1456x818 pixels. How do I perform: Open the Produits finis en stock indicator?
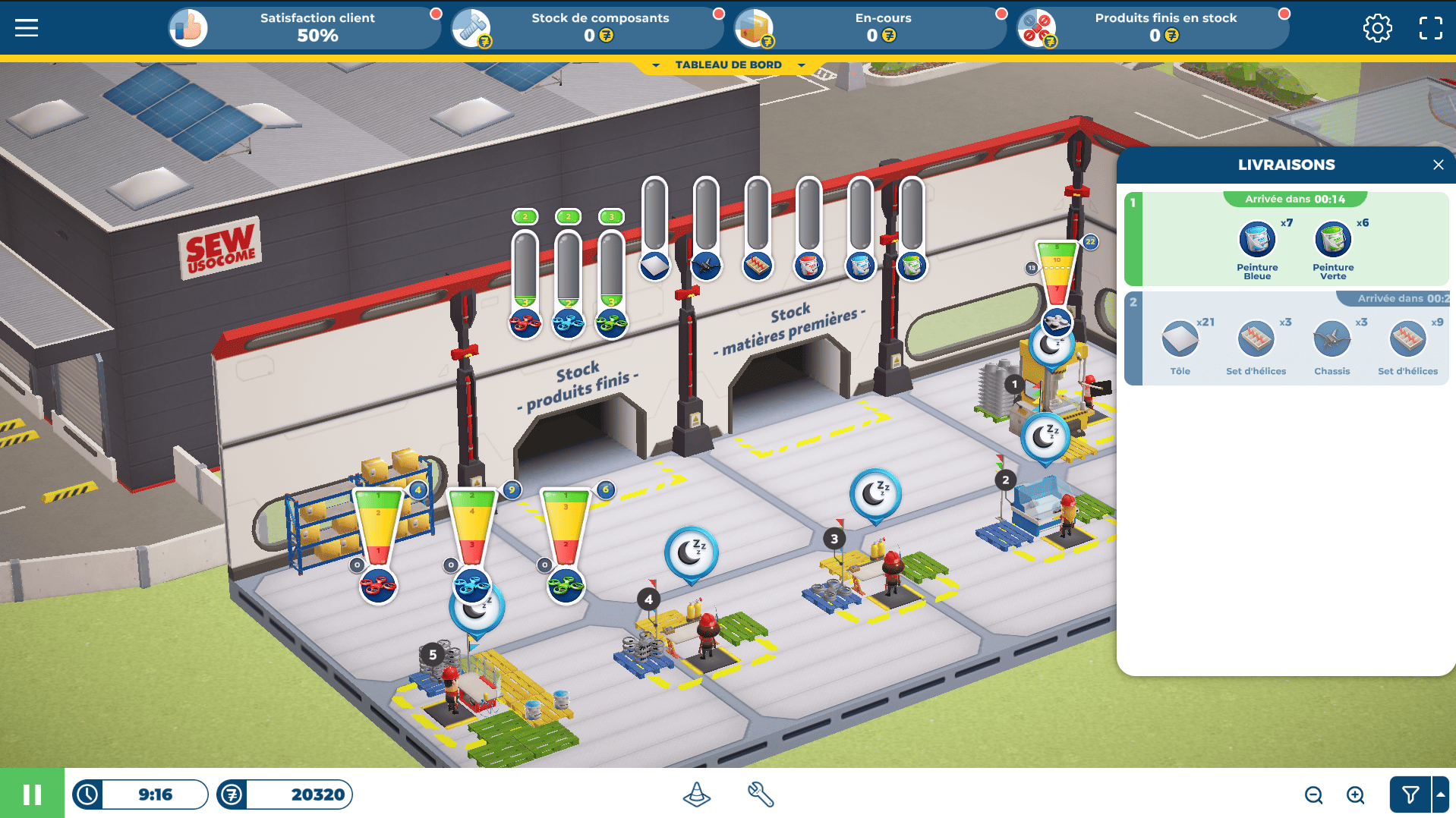coord(1152,28)
